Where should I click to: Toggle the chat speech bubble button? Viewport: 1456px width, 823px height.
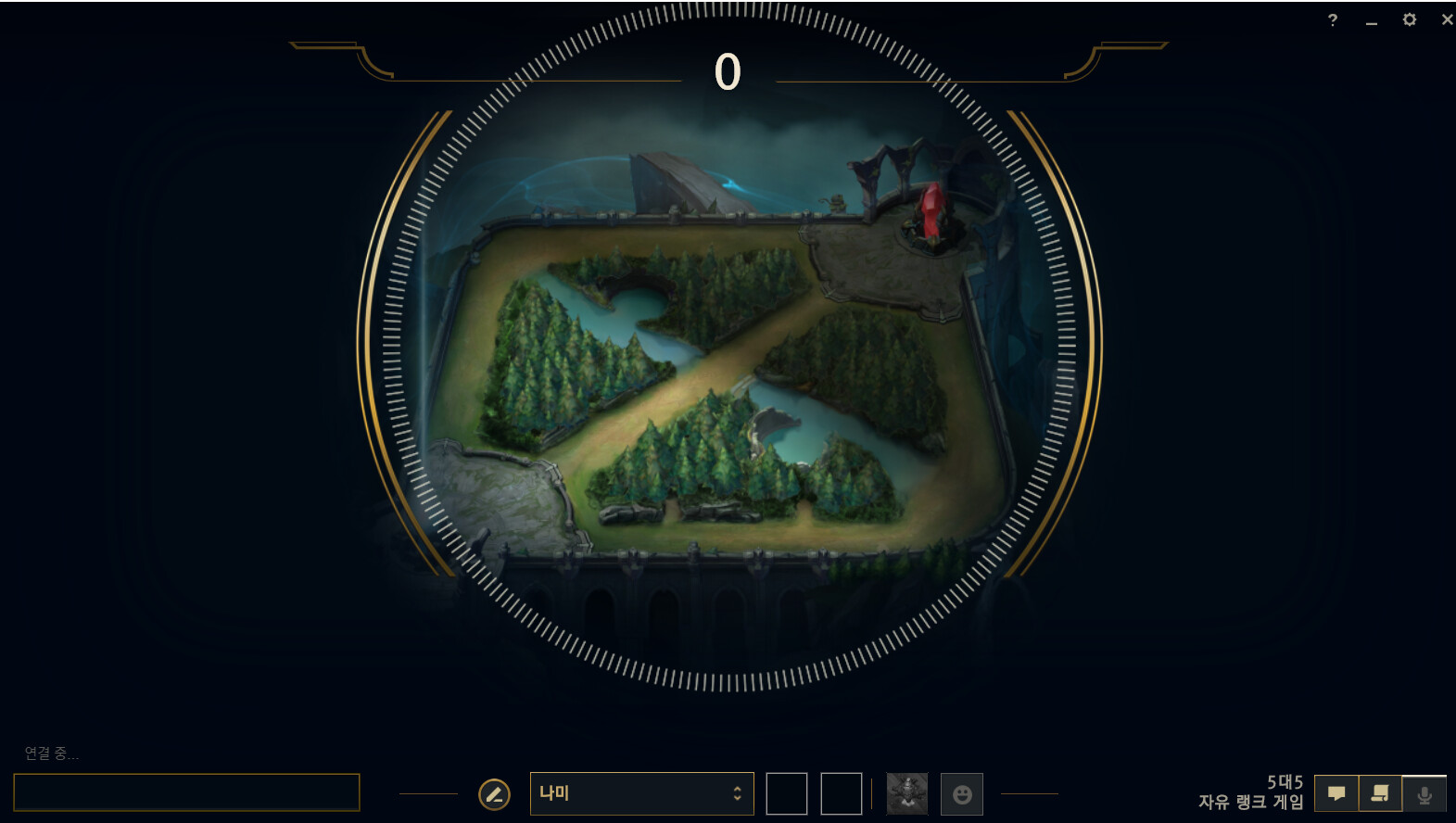(1336, 794)
